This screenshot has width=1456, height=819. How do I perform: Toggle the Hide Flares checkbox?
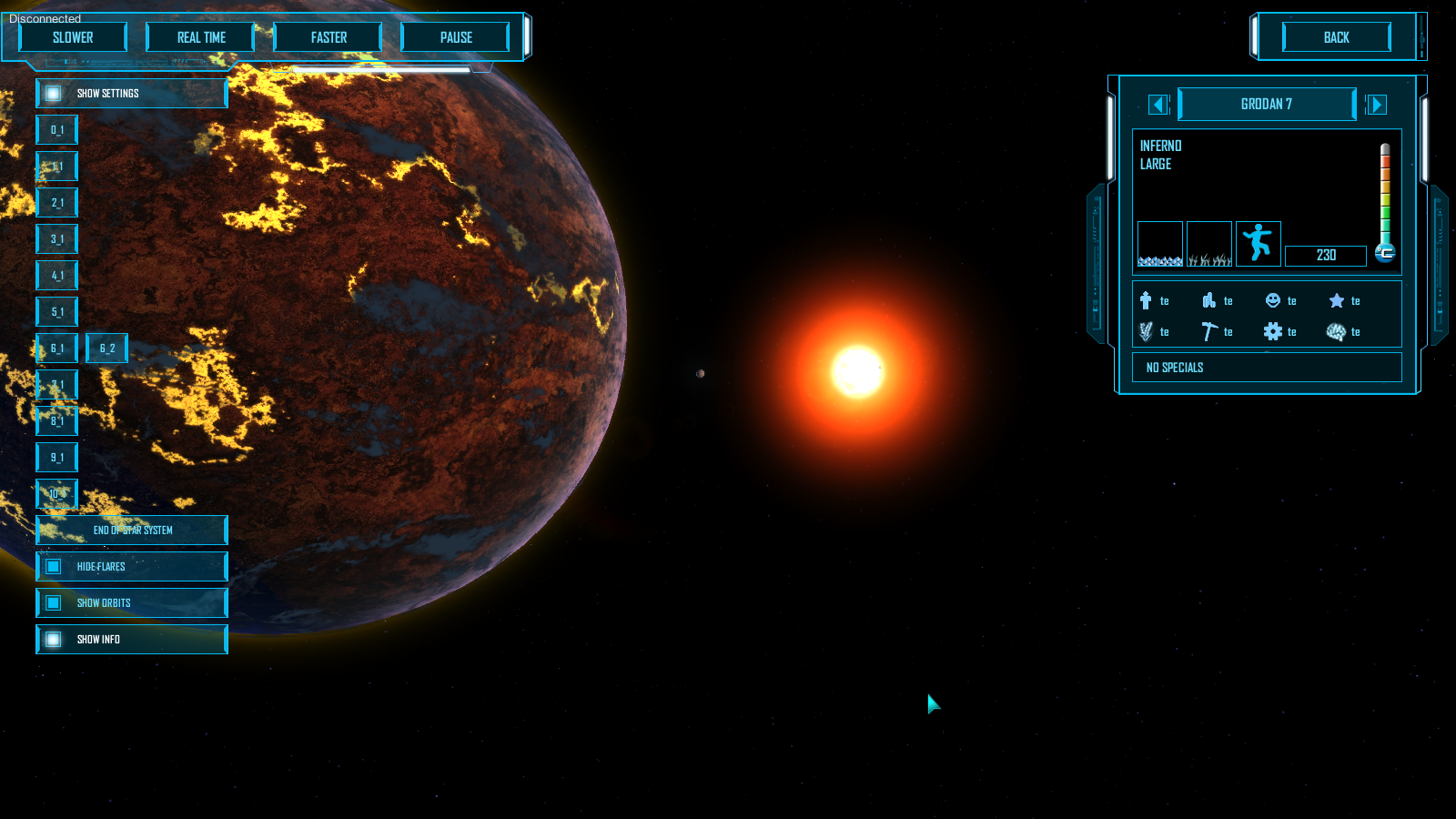point(55,566)
